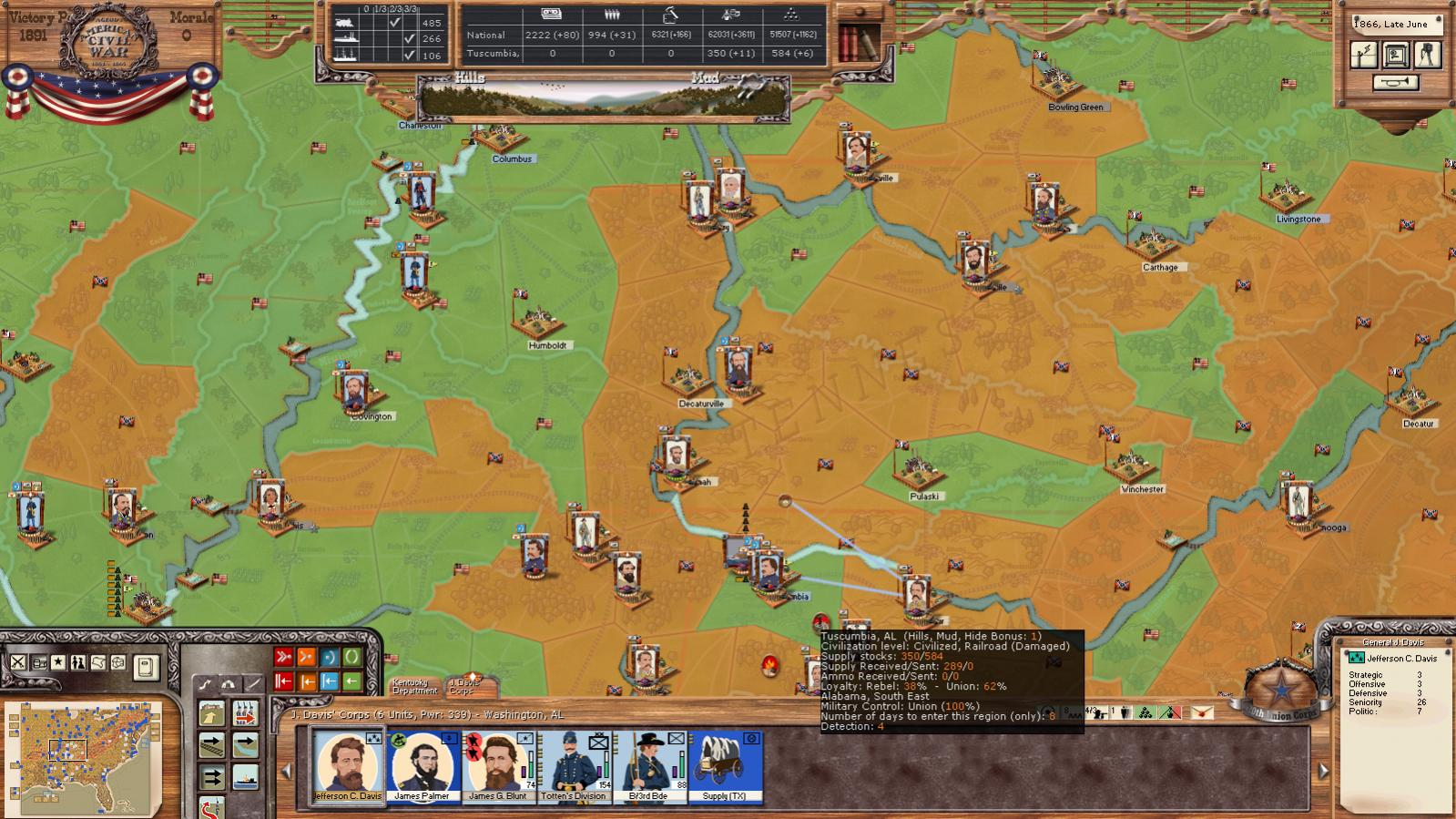Viewport: 1456px width, 819px height.
Task: Toggle the black star map filter
Action: pyautogui.click(x=58, y=662)
